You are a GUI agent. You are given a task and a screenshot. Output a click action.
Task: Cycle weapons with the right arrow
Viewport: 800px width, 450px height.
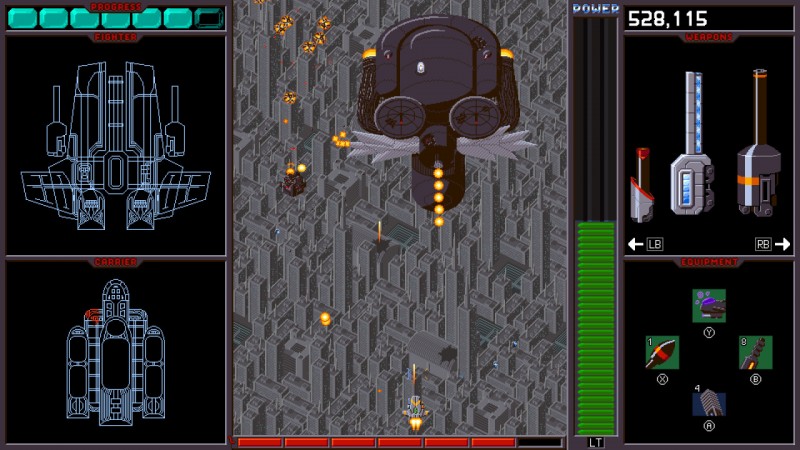pos(782,243)
